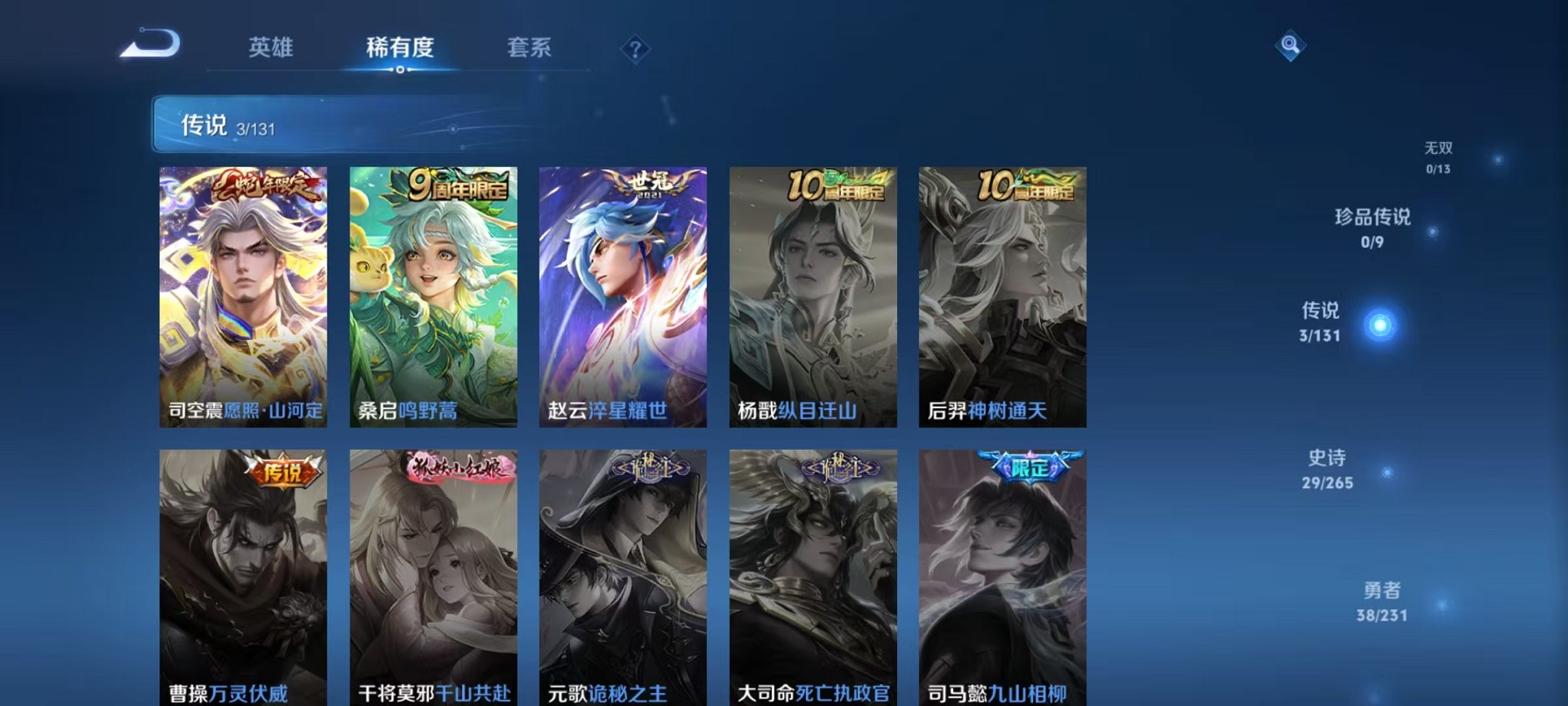The image size is (1568, 706).
Task: Switch to the 英雄 tab
Action: [271, 48]
